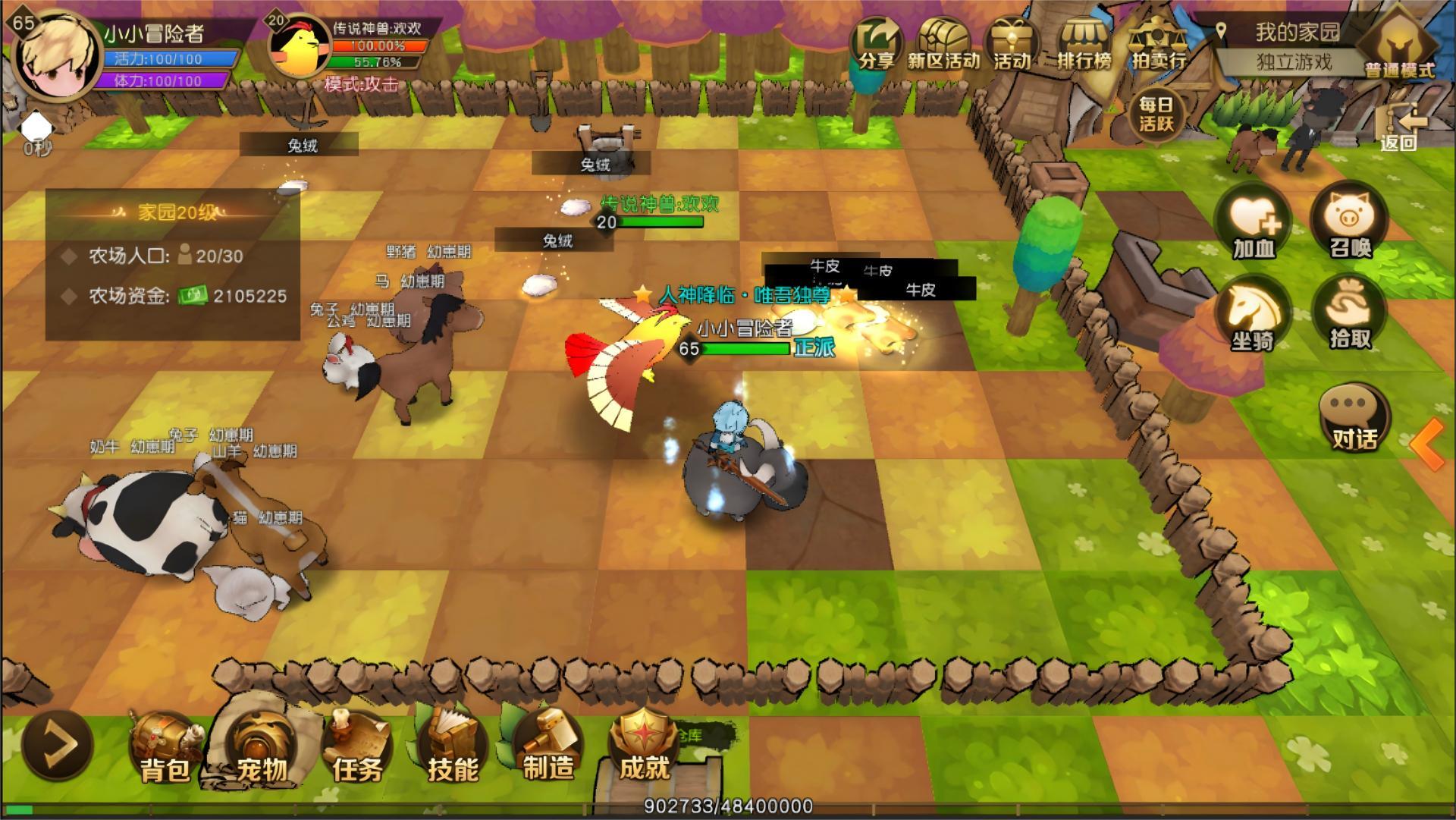Screen dimensions: 1456x820
Task: Show the 任务 quest list
Action: click(356, 747)
